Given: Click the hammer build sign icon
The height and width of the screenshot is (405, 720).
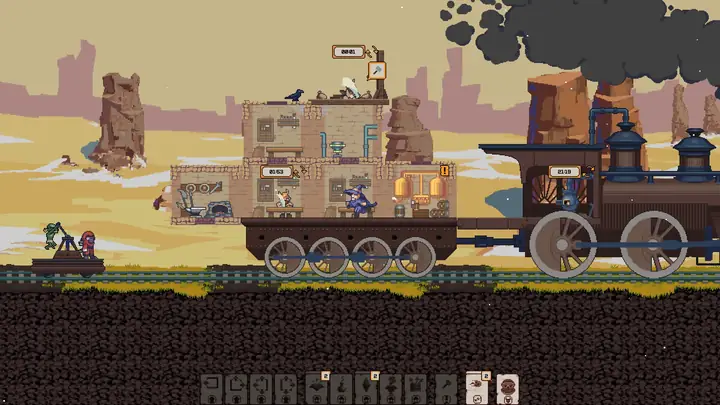Looking at the screenshot, I should tap(377, 70).
